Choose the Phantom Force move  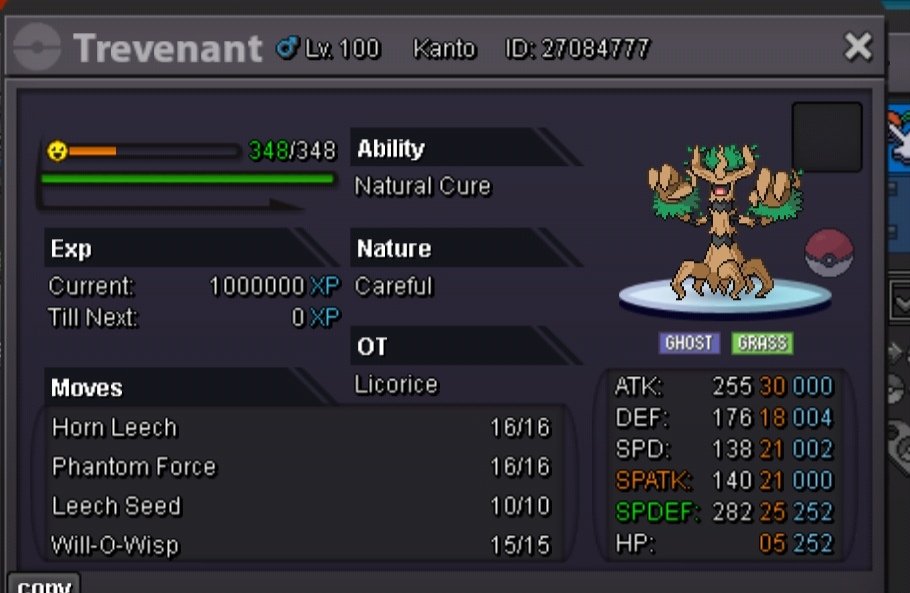click(x=300, y=467)
